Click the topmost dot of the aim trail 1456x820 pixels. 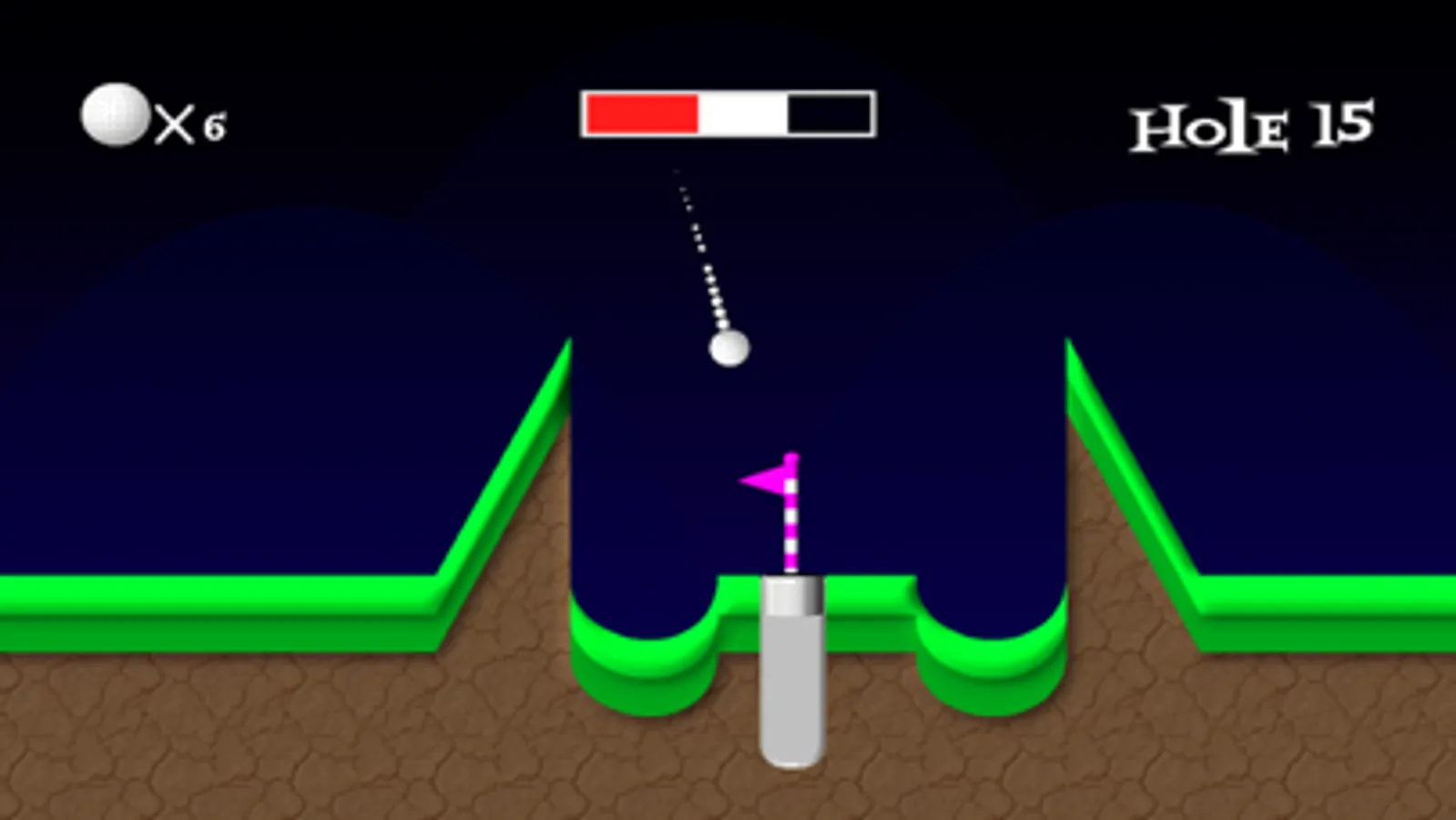[675, 173]
